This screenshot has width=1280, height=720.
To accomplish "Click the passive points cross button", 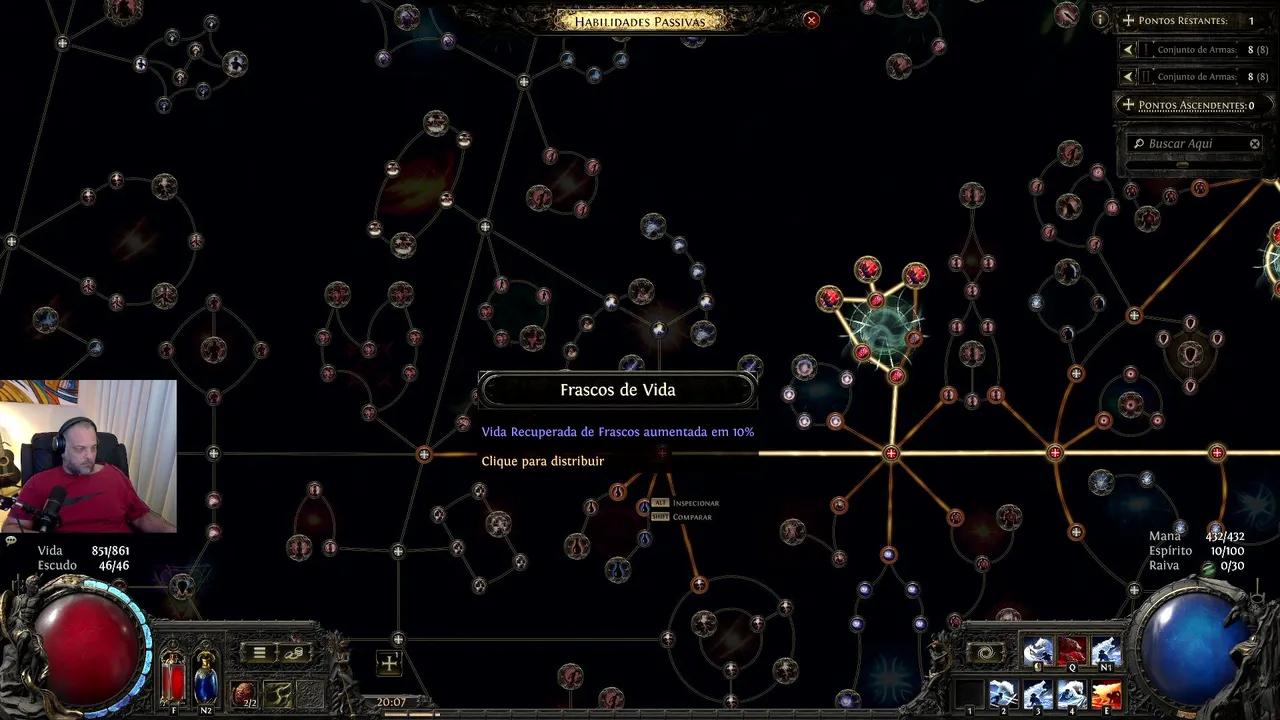I will [388, 662].
